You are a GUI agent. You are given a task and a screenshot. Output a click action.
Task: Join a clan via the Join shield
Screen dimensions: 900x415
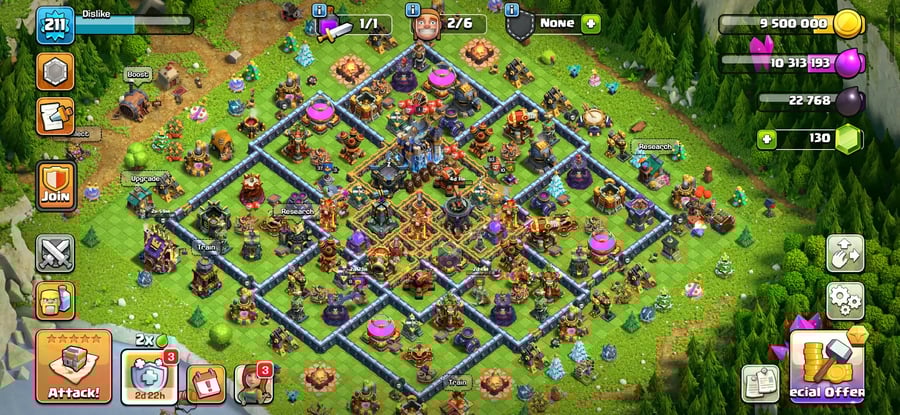tap(55, 185)
